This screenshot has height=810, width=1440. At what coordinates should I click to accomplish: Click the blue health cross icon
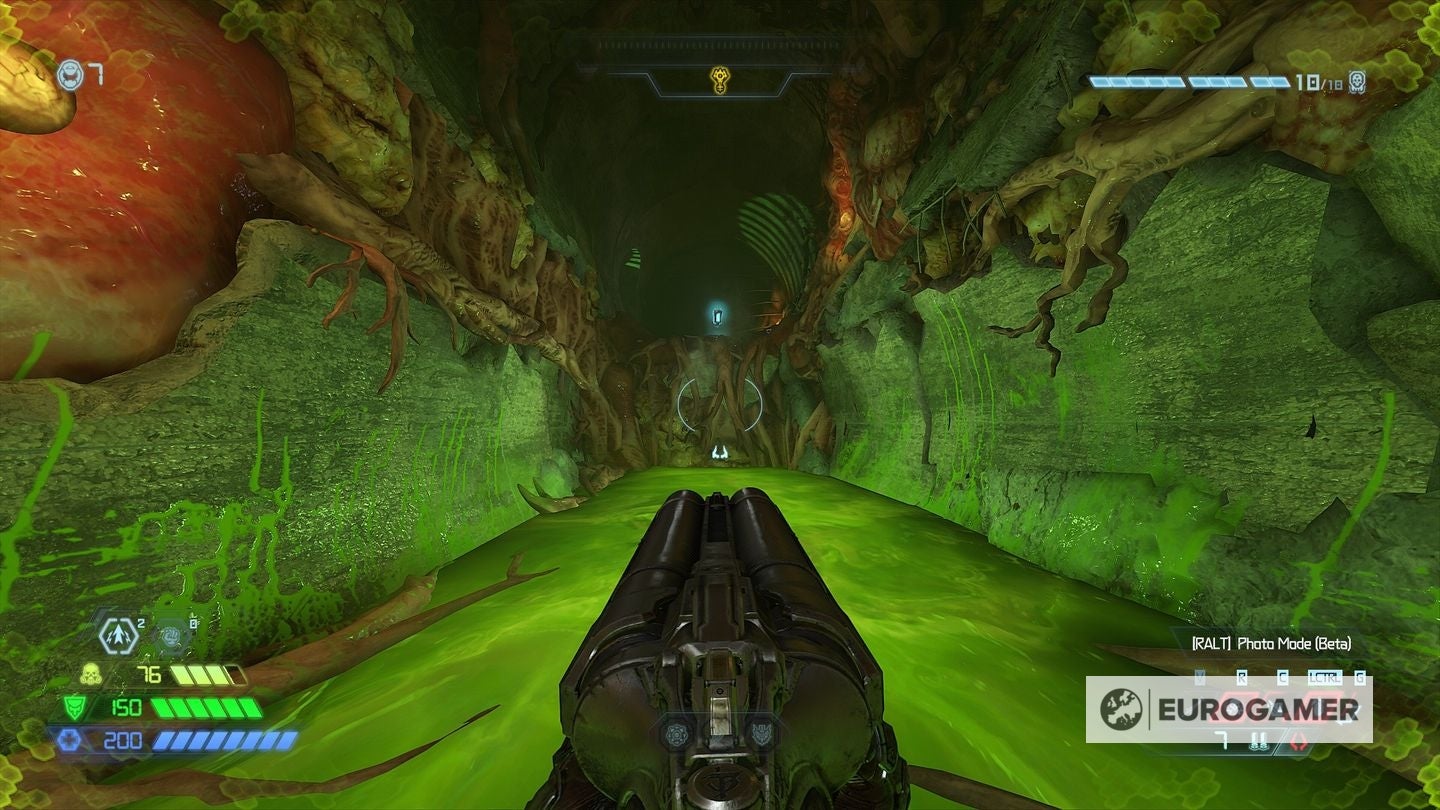[69, 740]
